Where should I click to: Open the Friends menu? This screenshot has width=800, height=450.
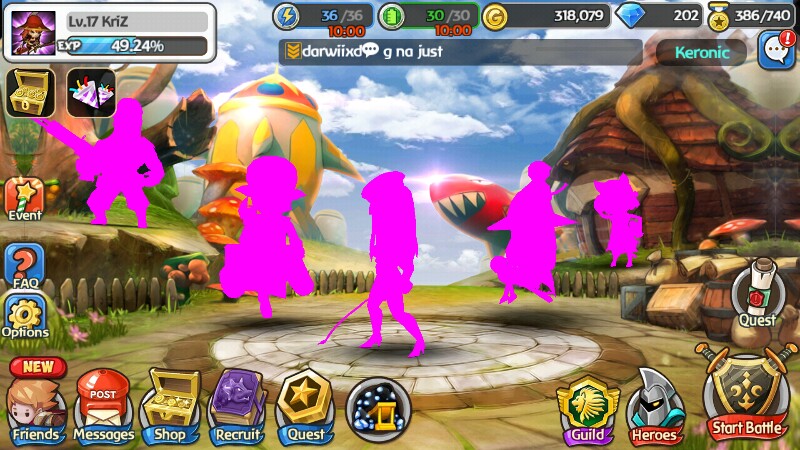[x=37, y=405]
